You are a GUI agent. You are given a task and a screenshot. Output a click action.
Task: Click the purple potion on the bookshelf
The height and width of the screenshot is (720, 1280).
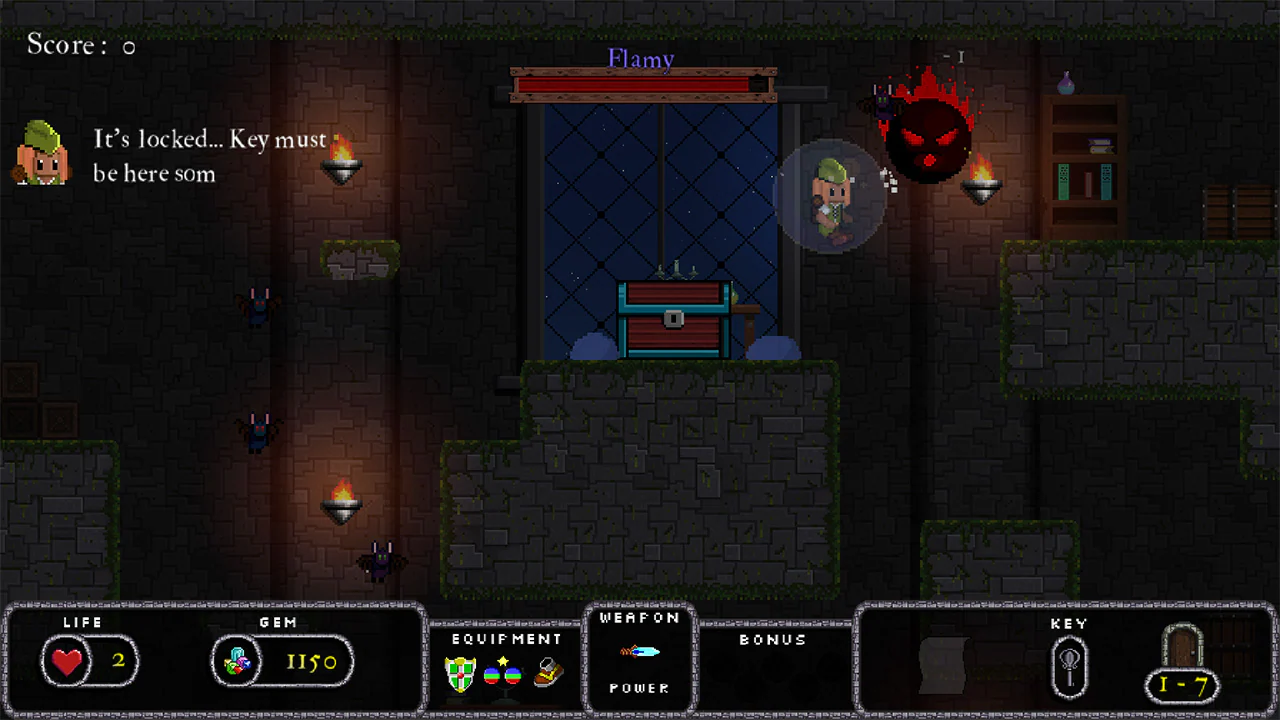tap(1066, 85)
